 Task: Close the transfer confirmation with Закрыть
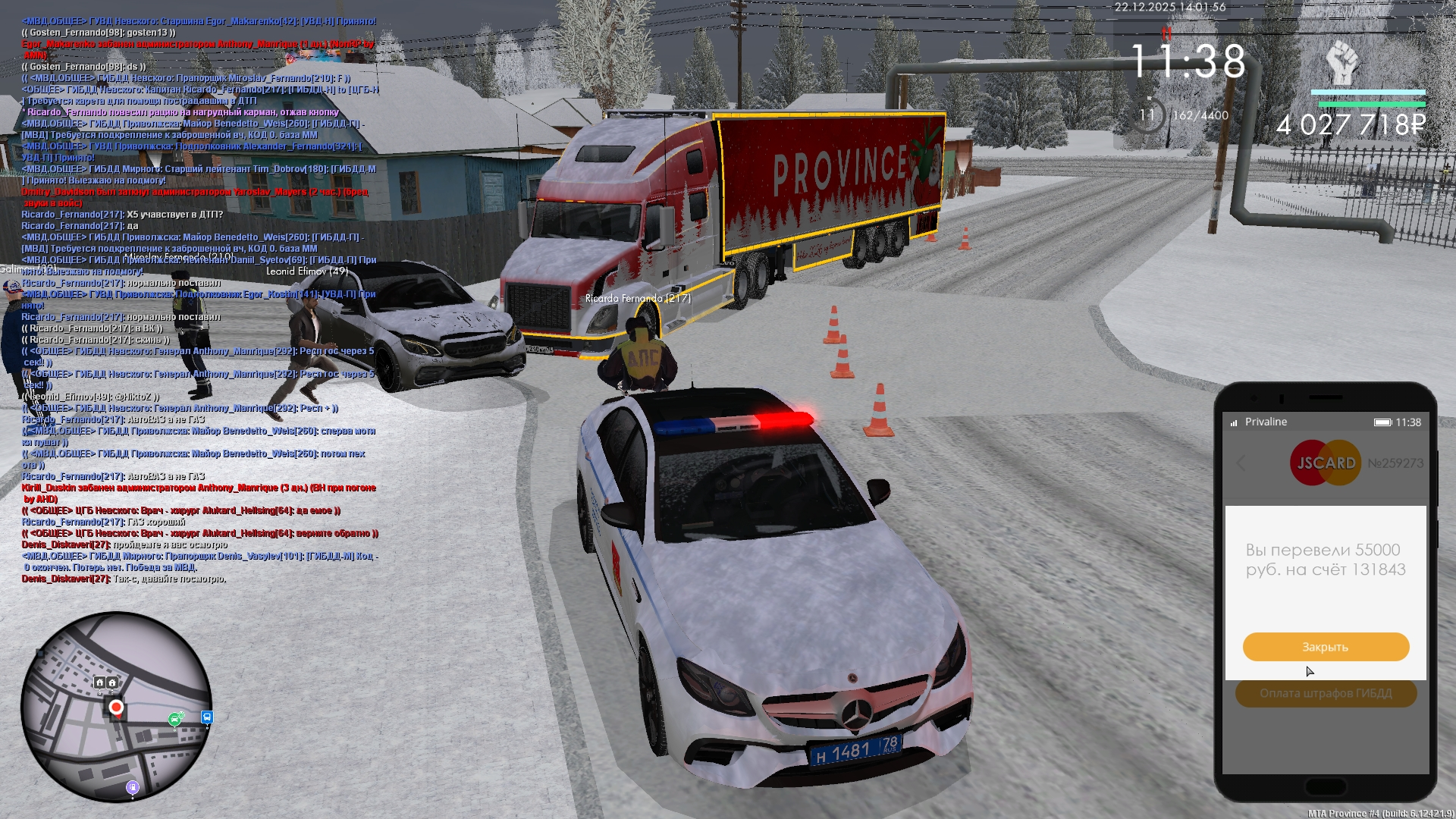pos(1326,647)
